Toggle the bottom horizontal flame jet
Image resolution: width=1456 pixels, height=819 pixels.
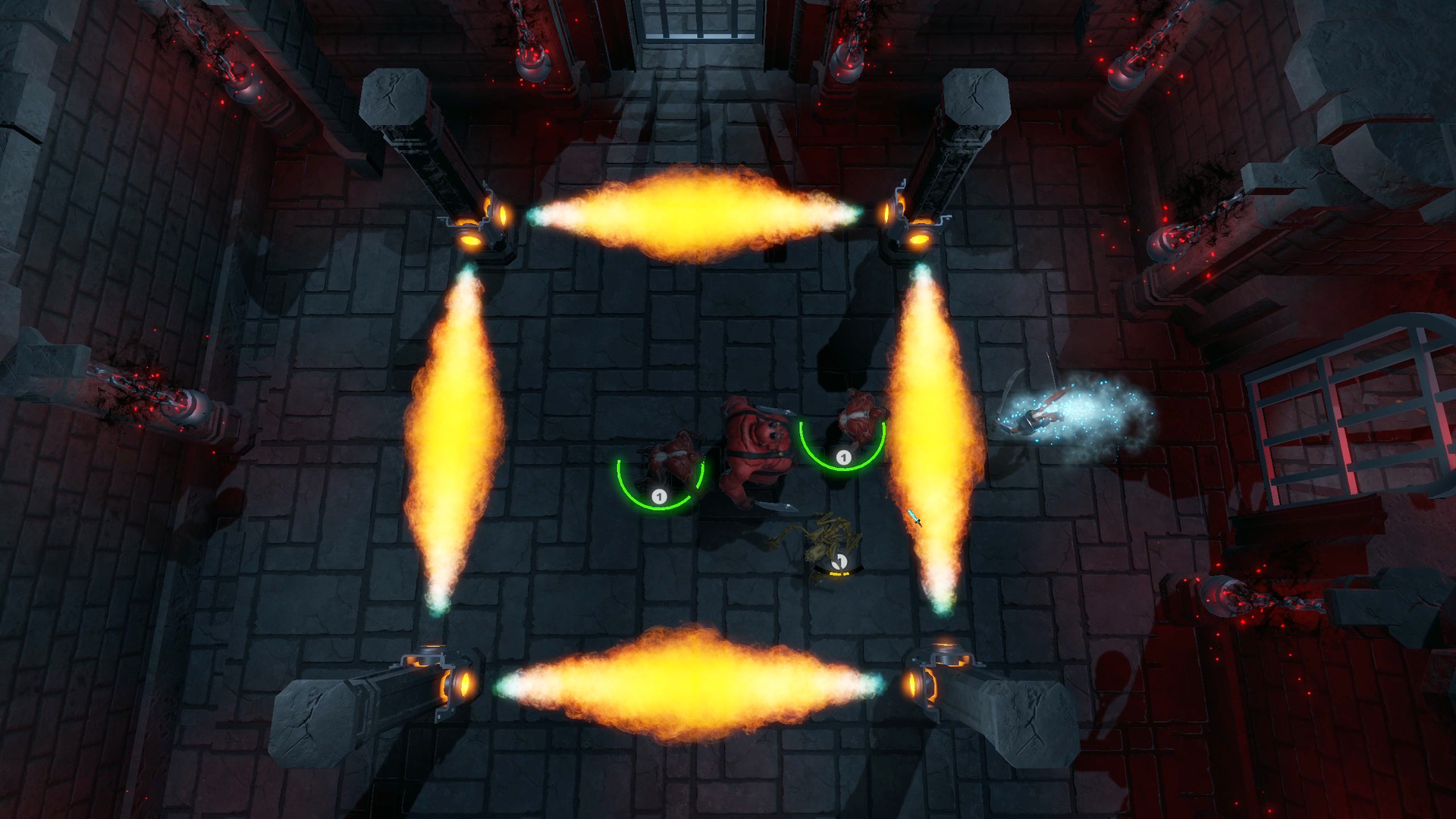(x=690, y=686)
